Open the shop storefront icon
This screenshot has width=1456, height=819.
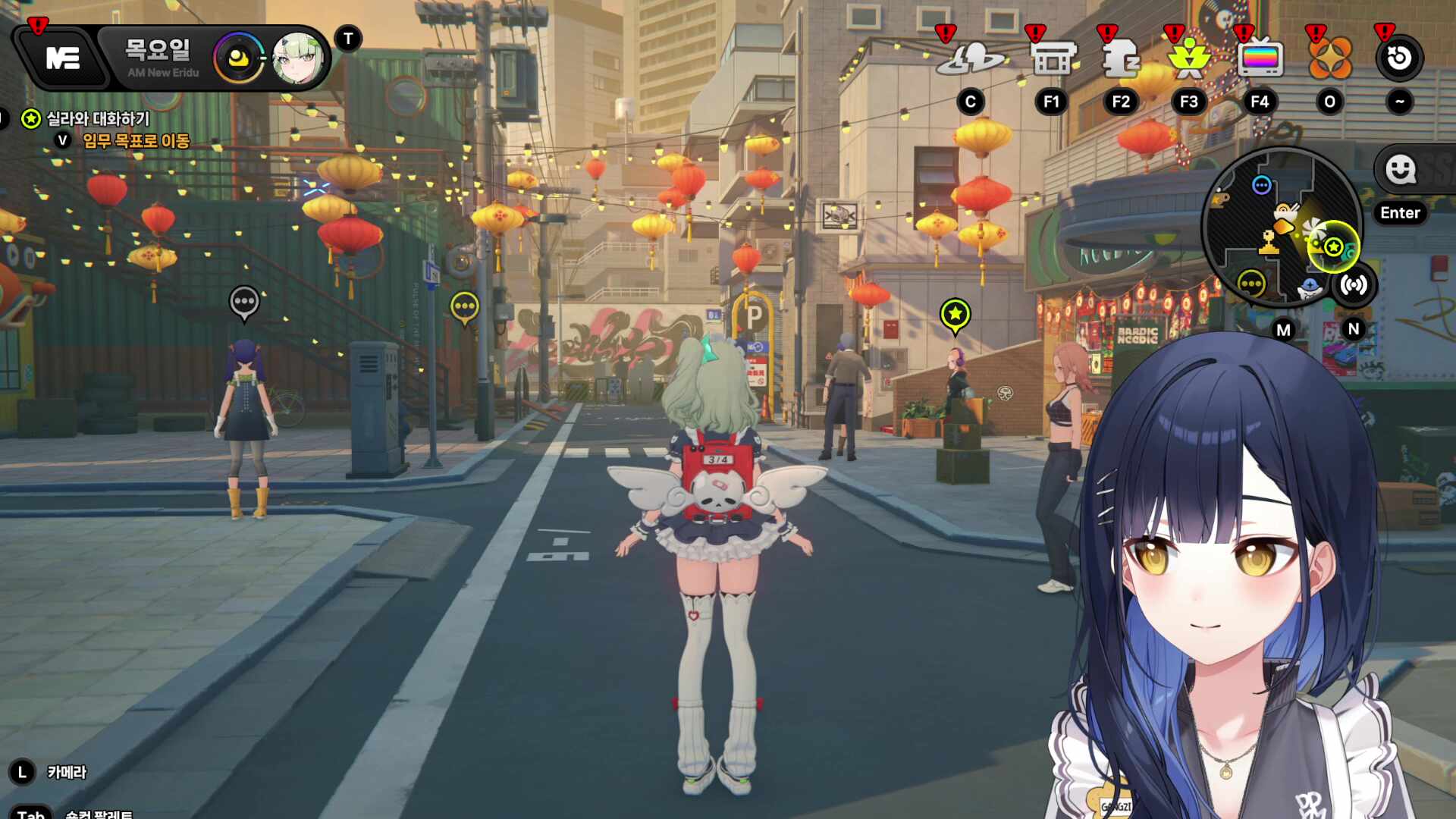click(x=1053, y=59)
